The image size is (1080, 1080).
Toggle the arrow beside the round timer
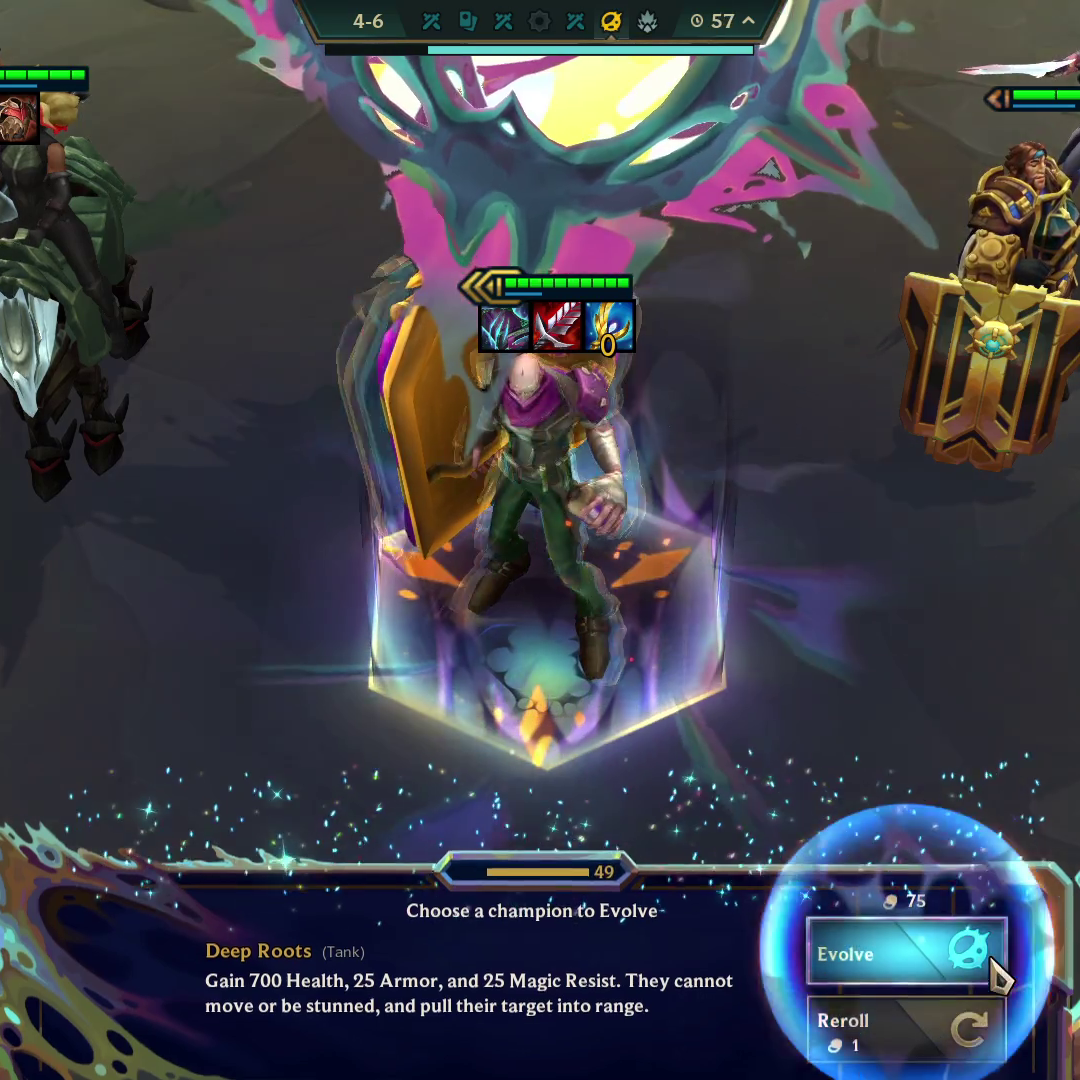pos(747,21)
